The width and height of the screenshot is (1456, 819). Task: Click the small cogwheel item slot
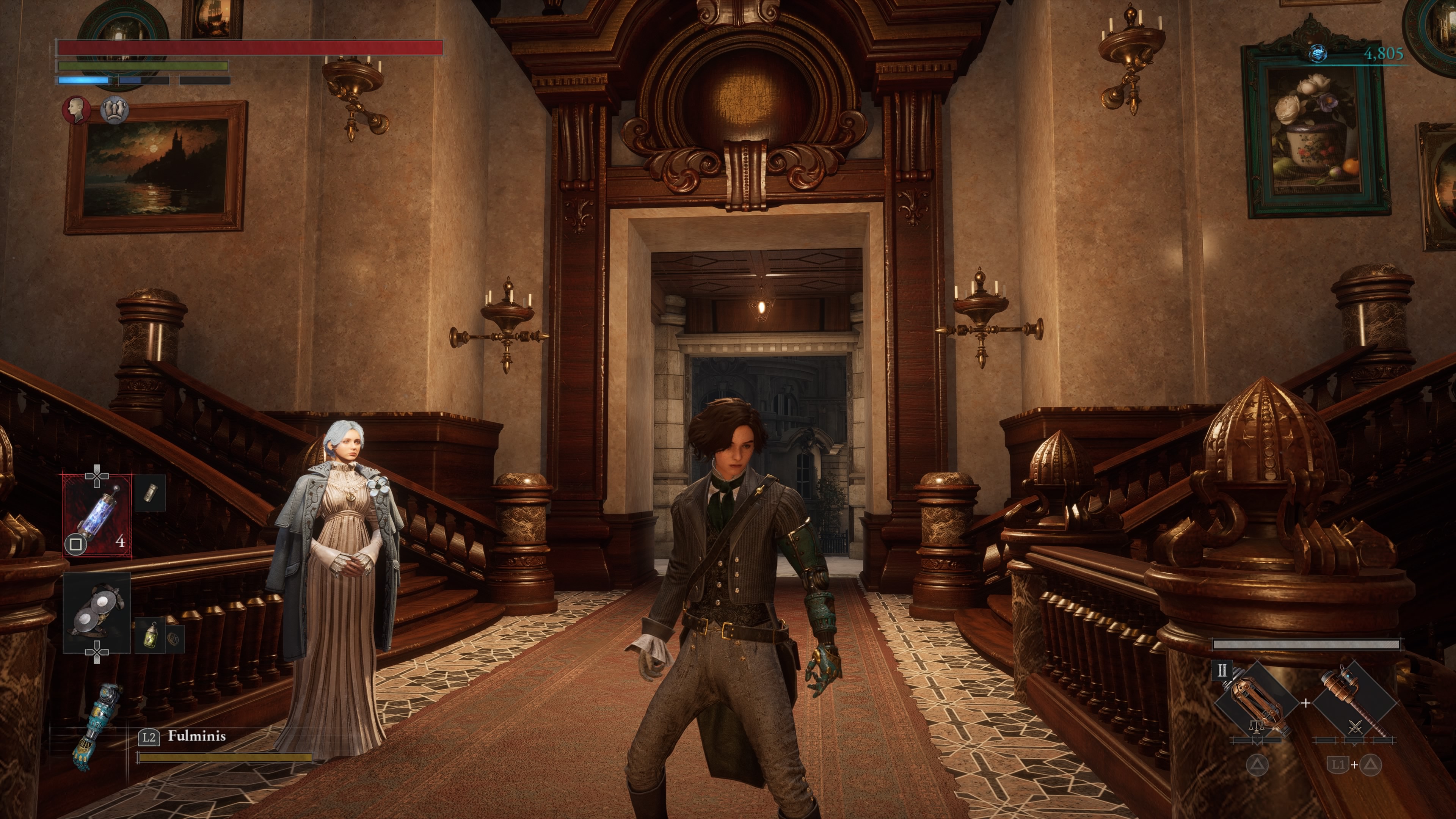[x=175, y=637]
